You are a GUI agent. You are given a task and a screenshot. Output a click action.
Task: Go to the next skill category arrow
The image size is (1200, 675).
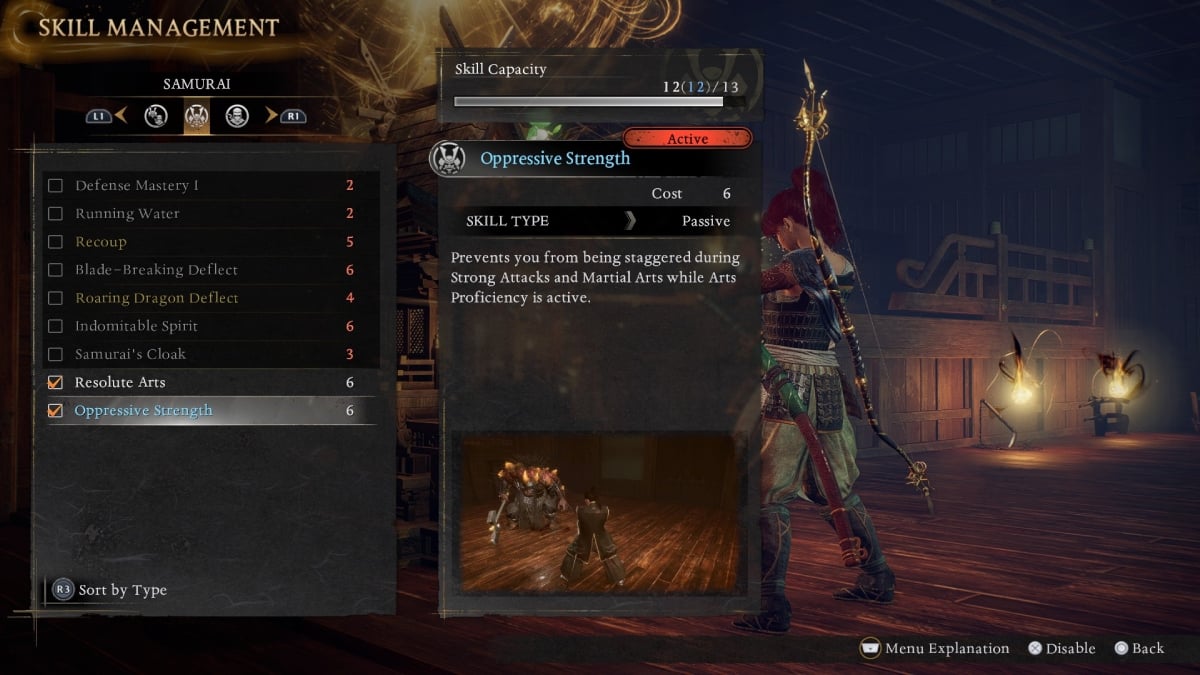click(271, 116)
